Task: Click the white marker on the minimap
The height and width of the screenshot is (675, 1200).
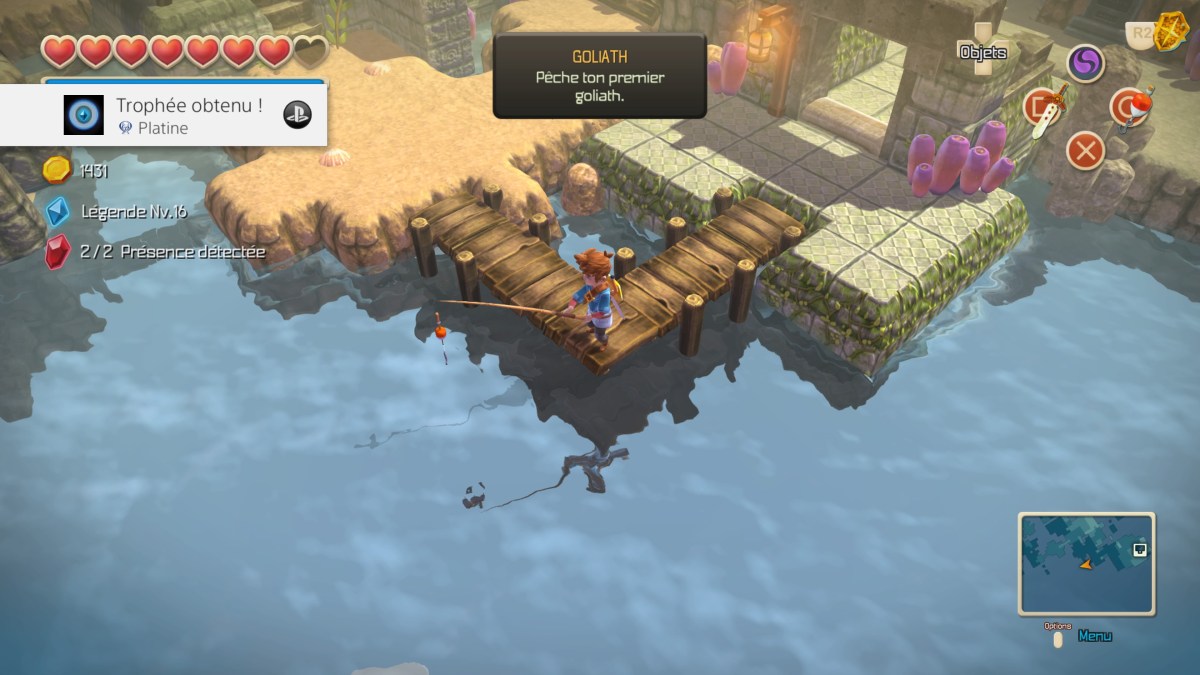Action: click(1139, 549)
